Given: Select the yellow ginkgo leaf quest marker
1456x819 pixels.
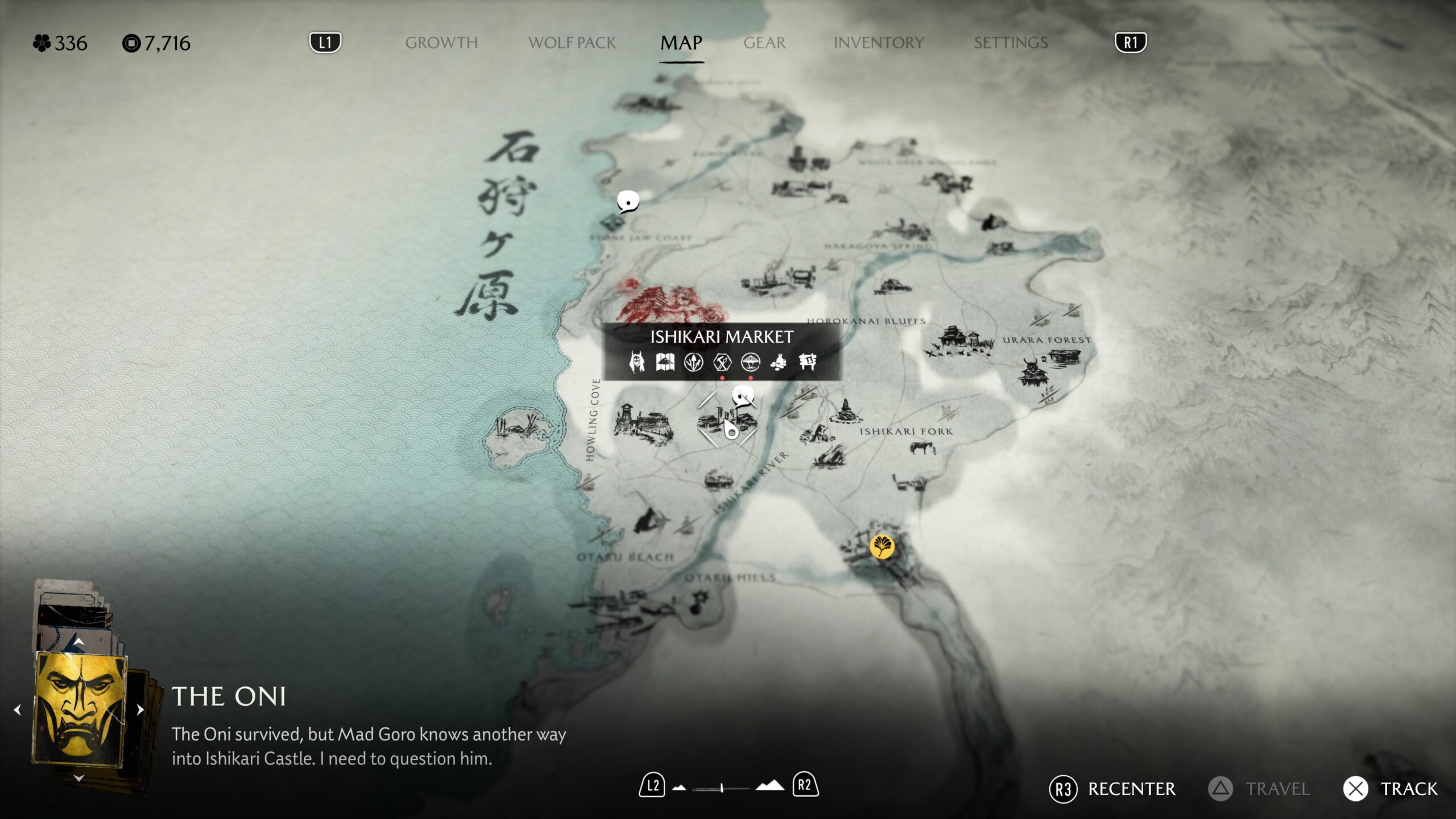Looking at the screenshot, I should click(882, 547).
